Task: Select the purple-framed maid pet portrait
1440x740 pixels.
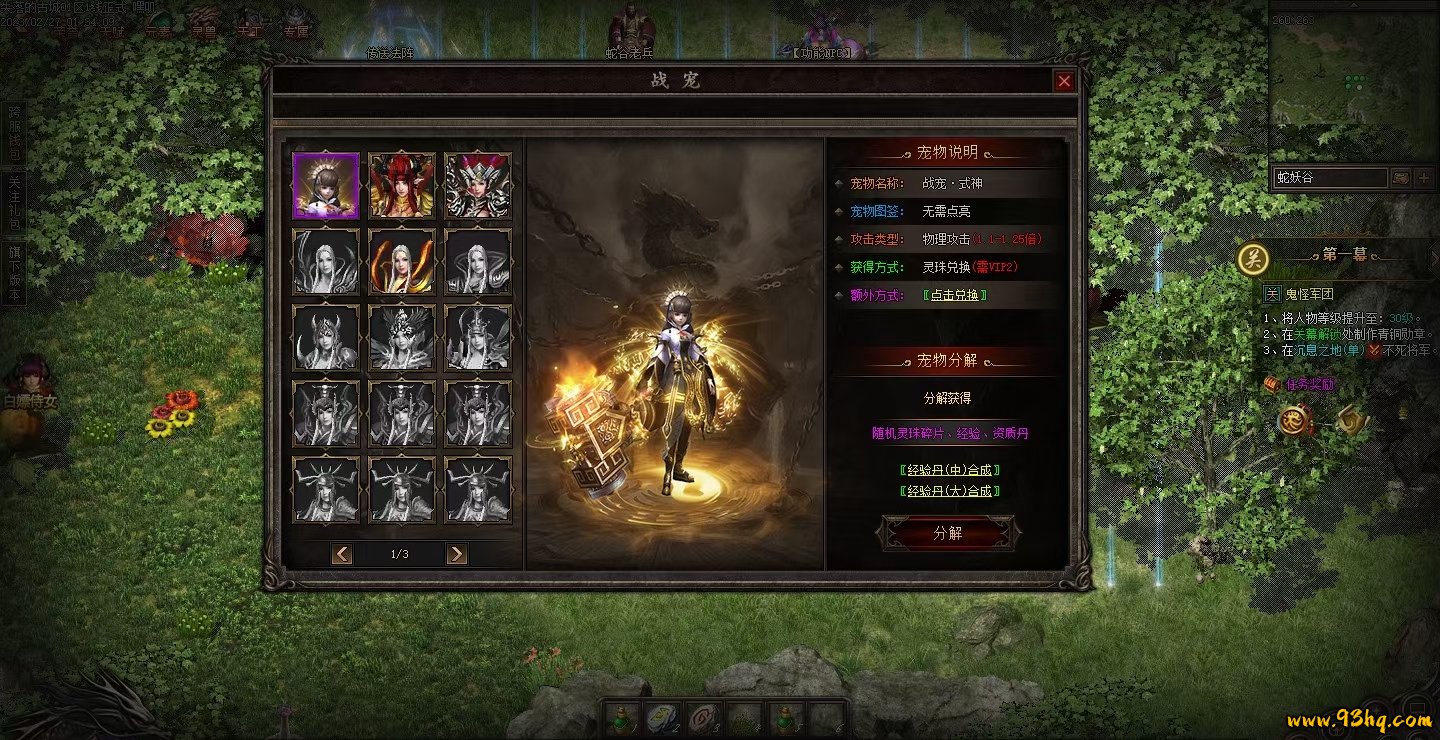Action: [326, 186]
